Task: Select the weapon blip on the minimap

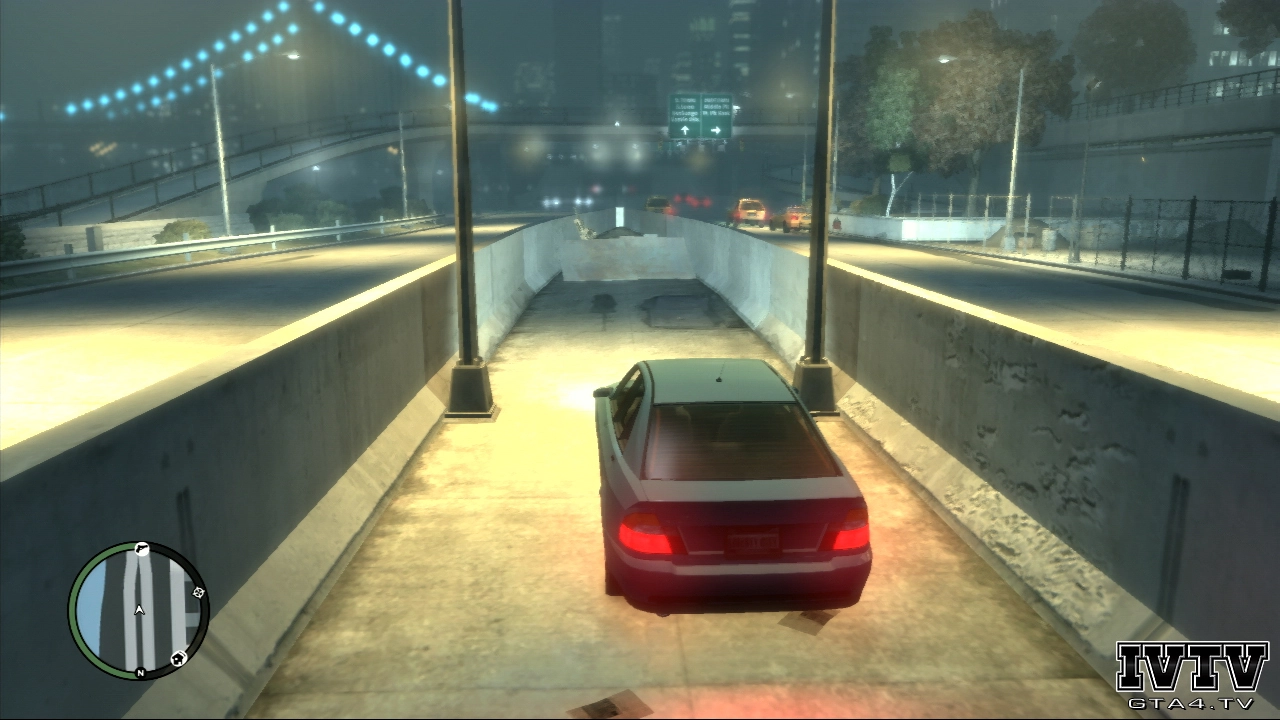Action: tap(140, 549)
